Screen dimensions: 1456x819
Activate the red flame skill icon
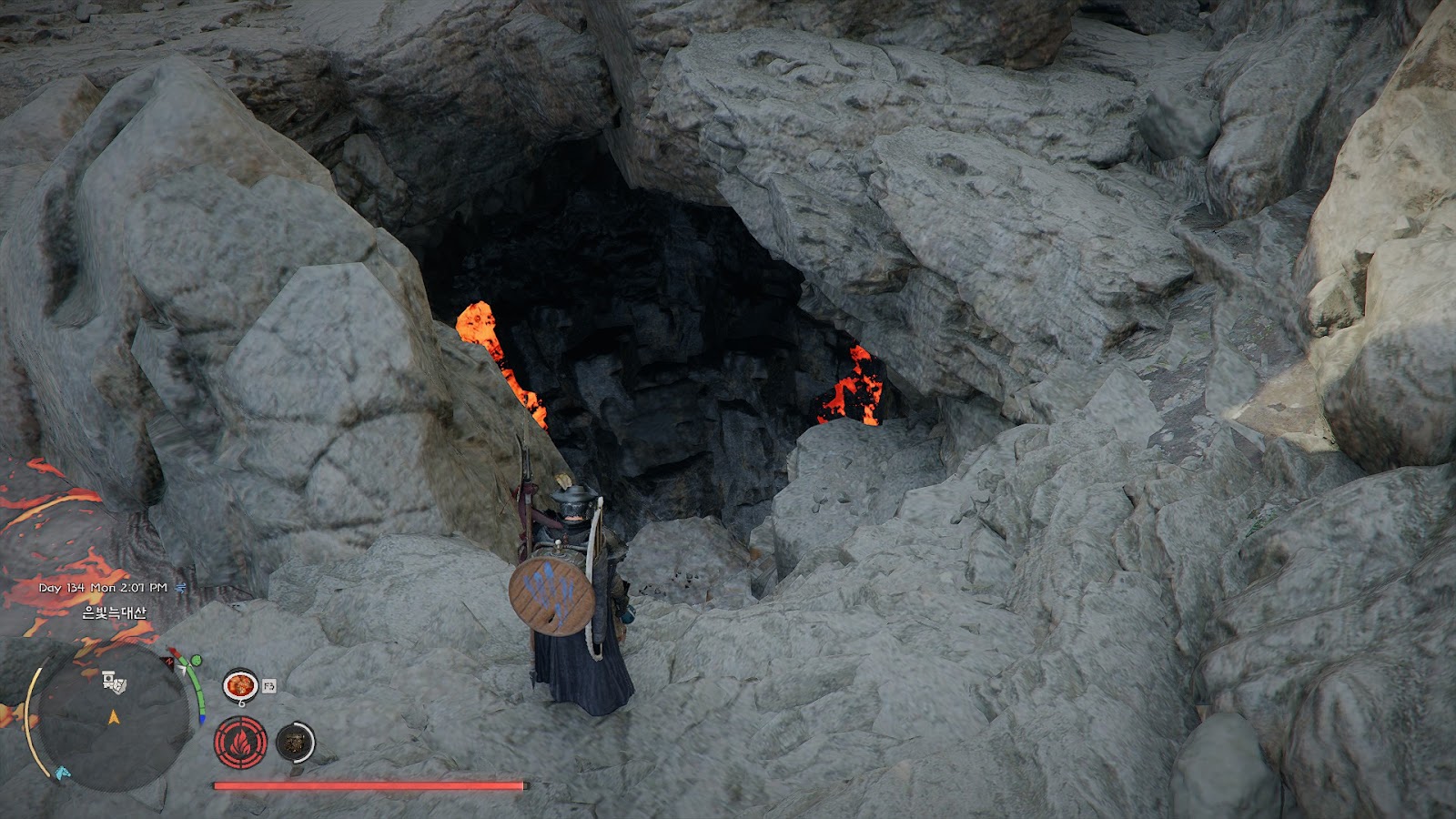pos(240,742)
